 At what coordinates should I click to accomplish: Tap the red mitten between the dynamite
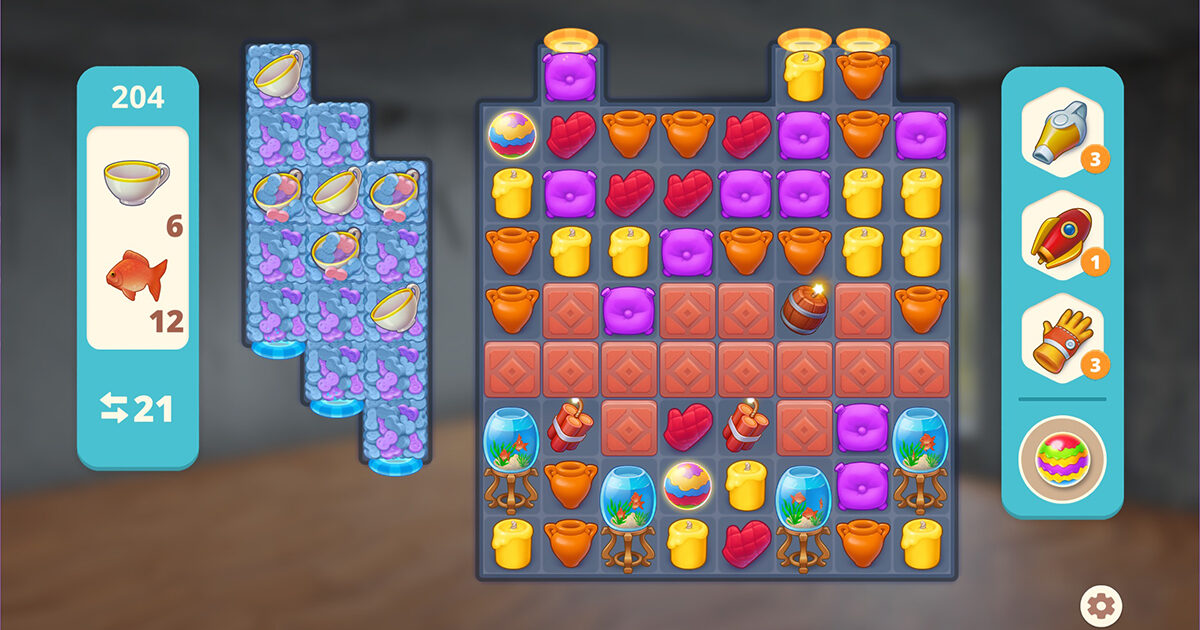(x=688, y=427)
